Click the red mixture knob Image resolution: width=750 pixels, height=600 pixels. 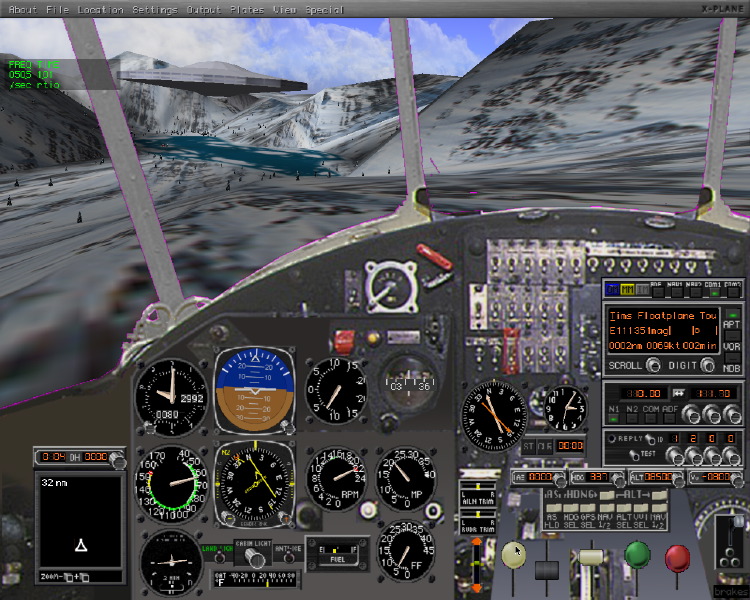(x=677, y=556)
